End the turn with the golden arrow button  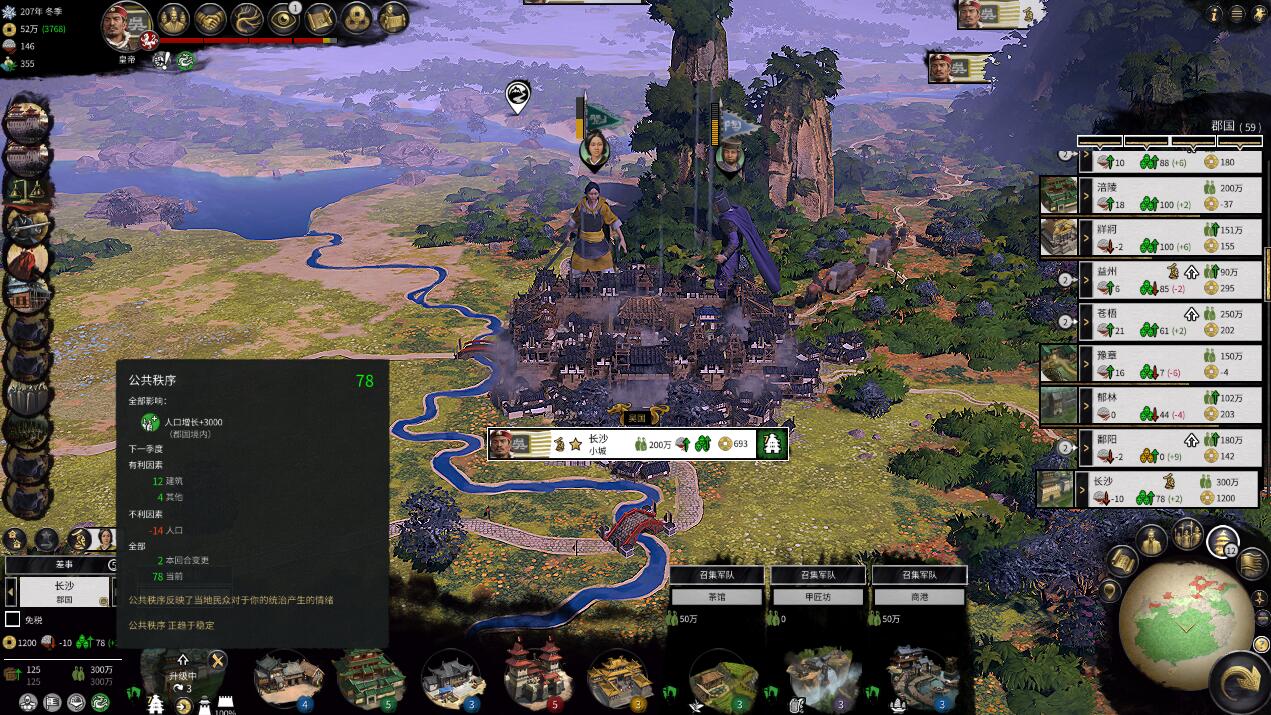[x=1240, y=680]
